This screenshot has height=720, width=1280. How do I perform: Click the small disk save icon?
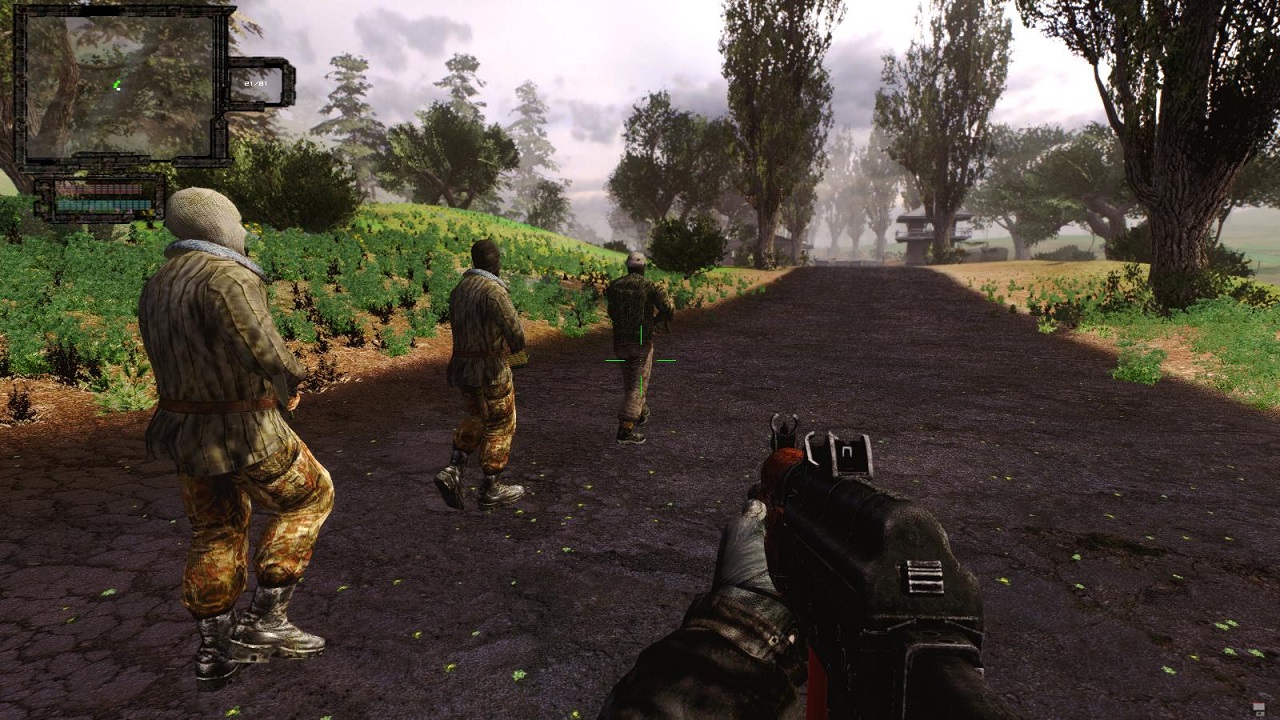[1258, 708]
